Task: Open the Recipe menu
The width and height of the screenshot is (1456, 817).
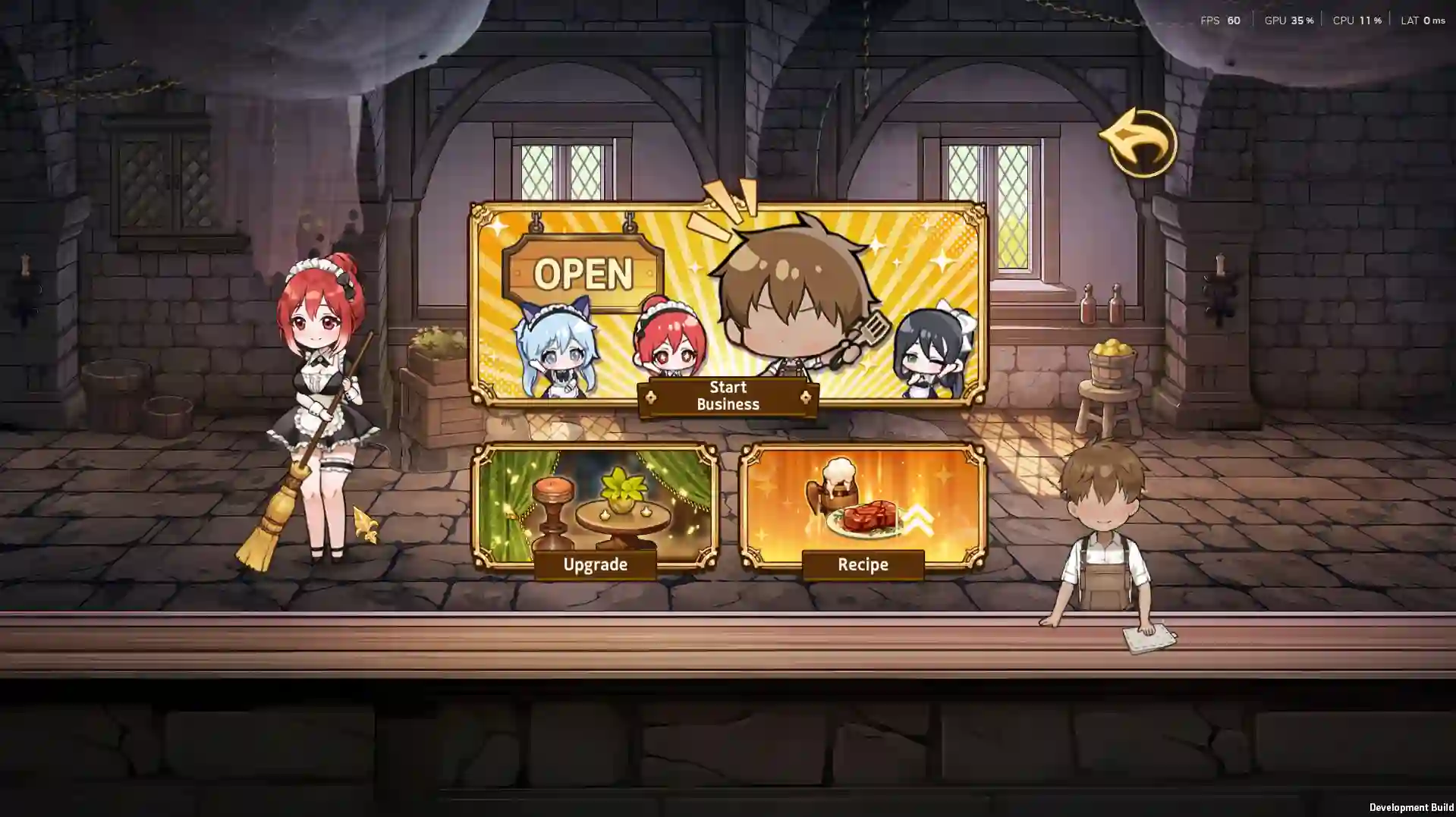Action: [863, 564]
